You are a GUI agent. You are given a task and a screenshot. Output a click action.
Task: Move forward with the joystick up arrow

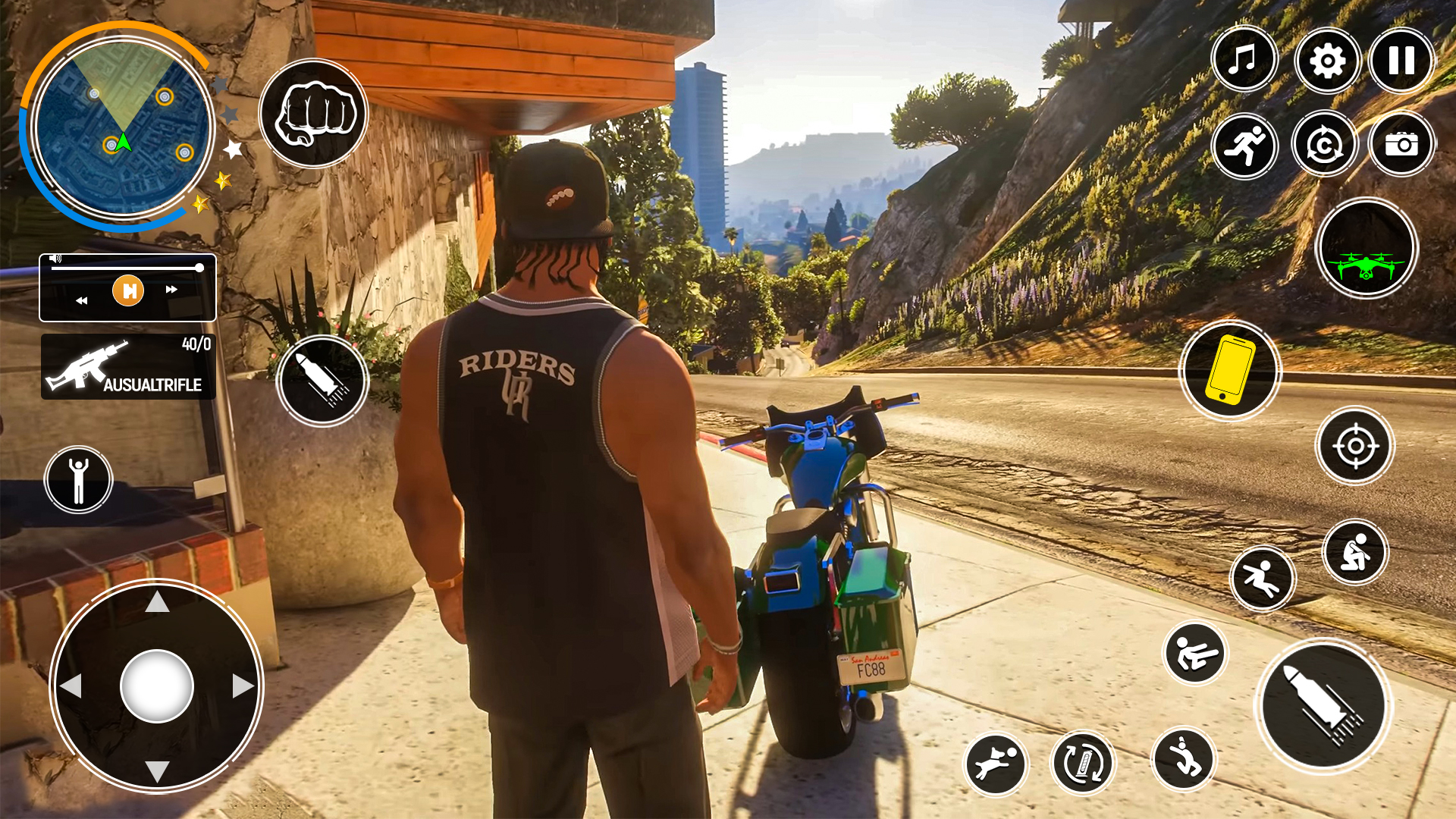tap(157, 602)
